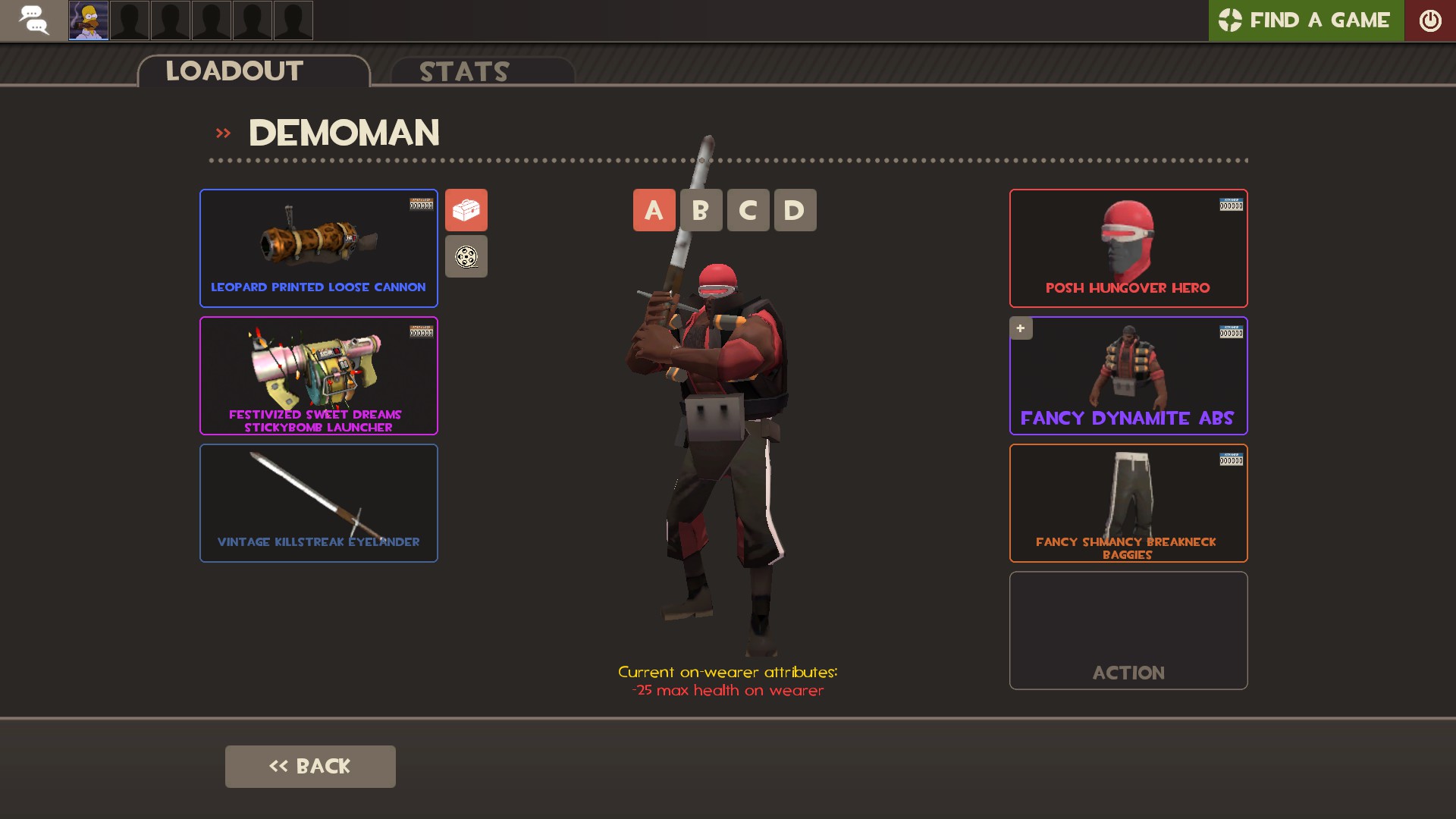Choose the Fancy Shmancy Breakneck Baggies slot
Viewport: 1456px width, 819px height.
1128,503
